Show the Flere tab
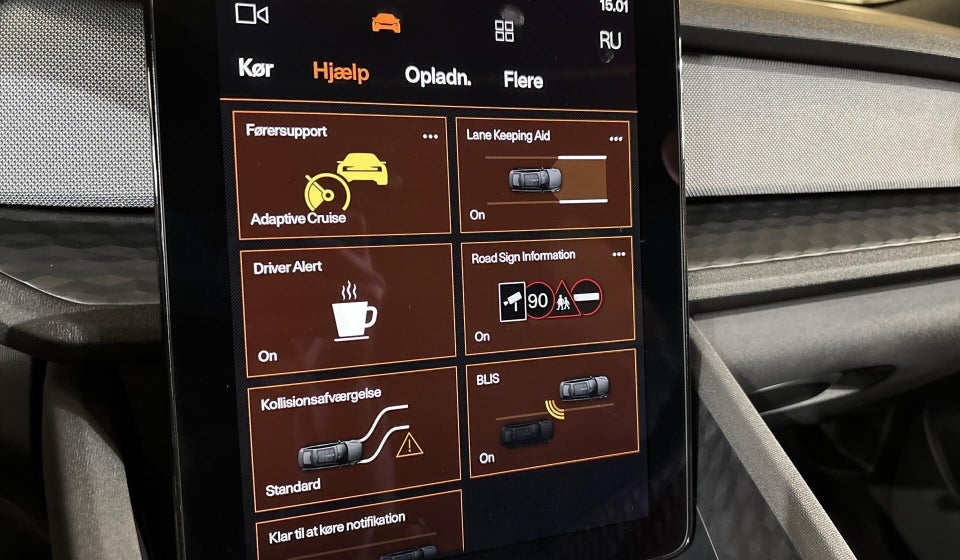 [x=523, y=80]
